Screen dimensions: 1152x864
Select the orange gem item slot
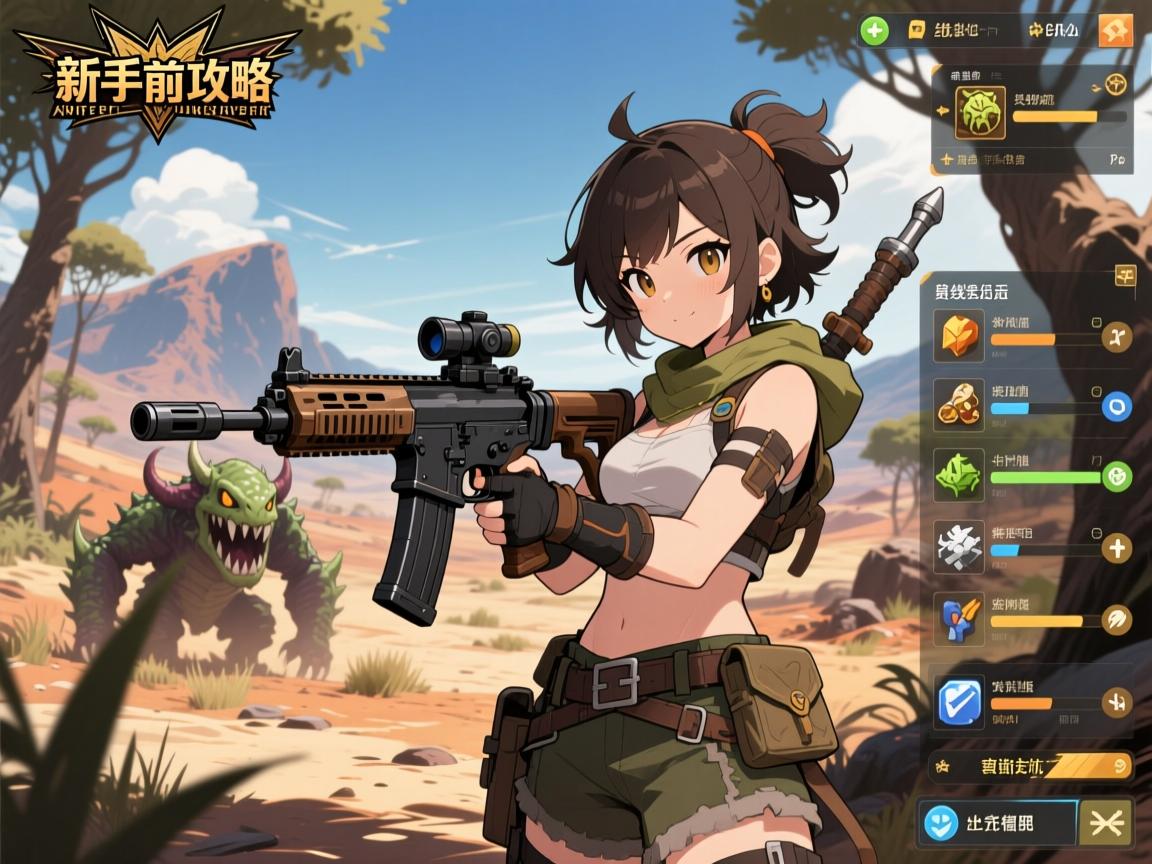pyautogui.click(x=959, y=336)
